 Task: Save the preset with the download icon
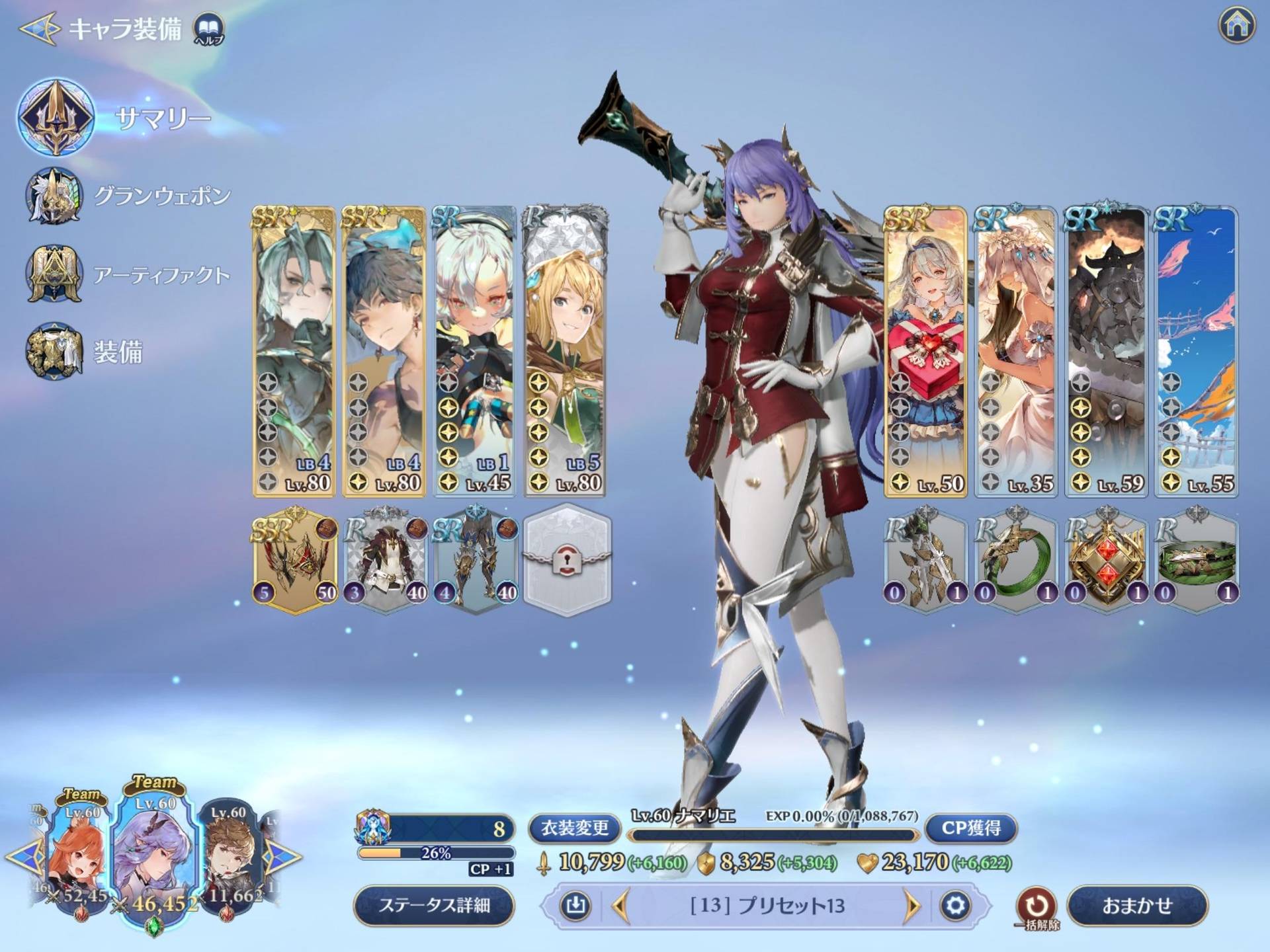tap(575, 905)
